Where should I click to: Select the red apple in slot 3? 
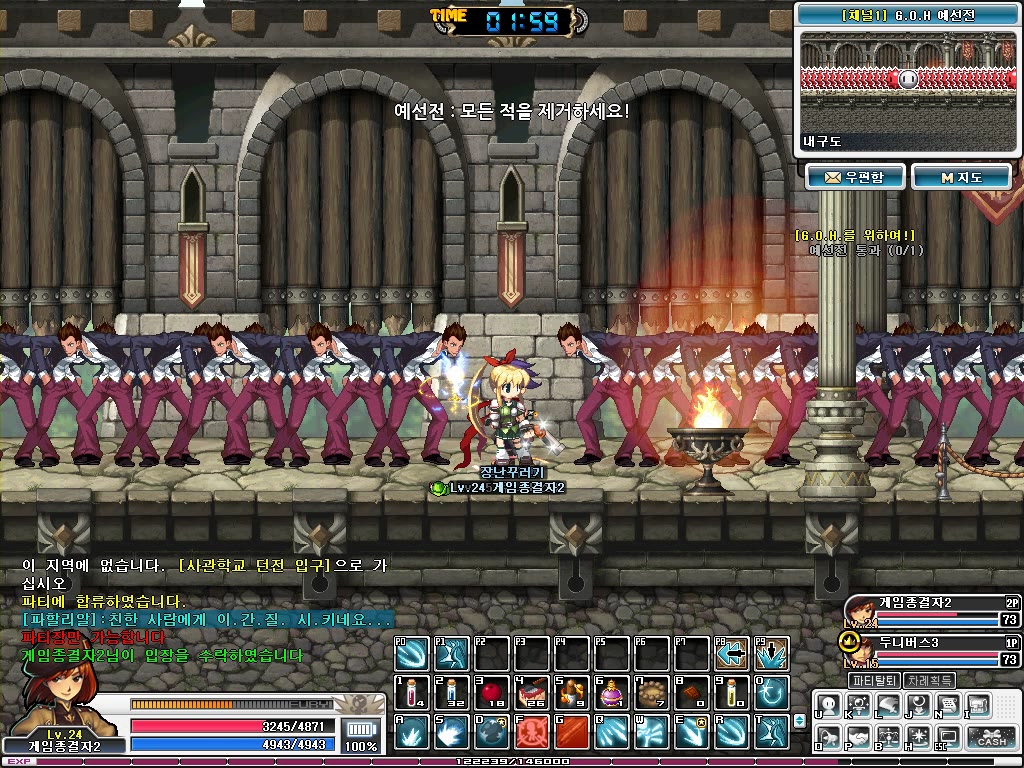click(491, 692)
